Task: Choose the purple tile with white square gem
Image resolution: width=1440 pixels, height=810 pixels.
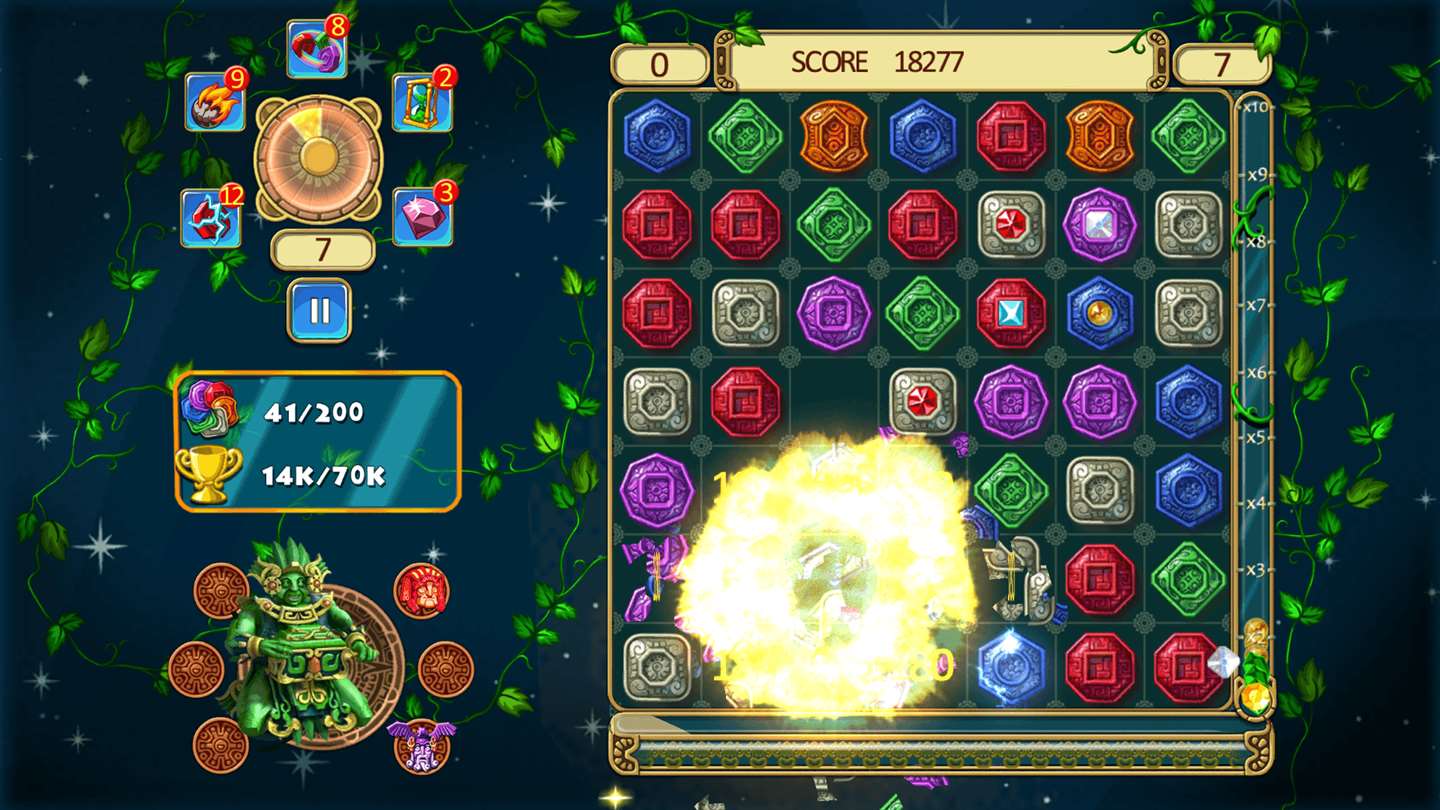Action: 1099,225
